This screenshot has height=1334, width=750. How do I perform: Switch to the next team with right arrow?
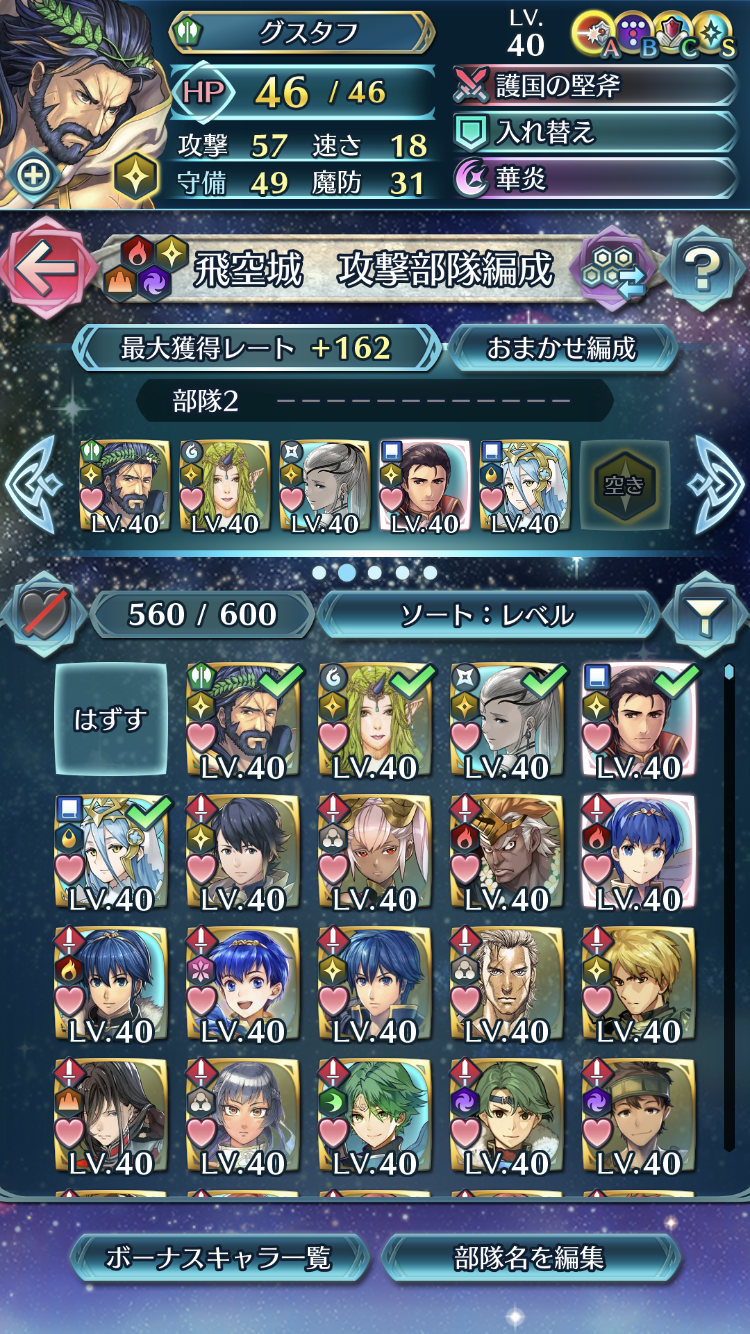coord(716,484)
